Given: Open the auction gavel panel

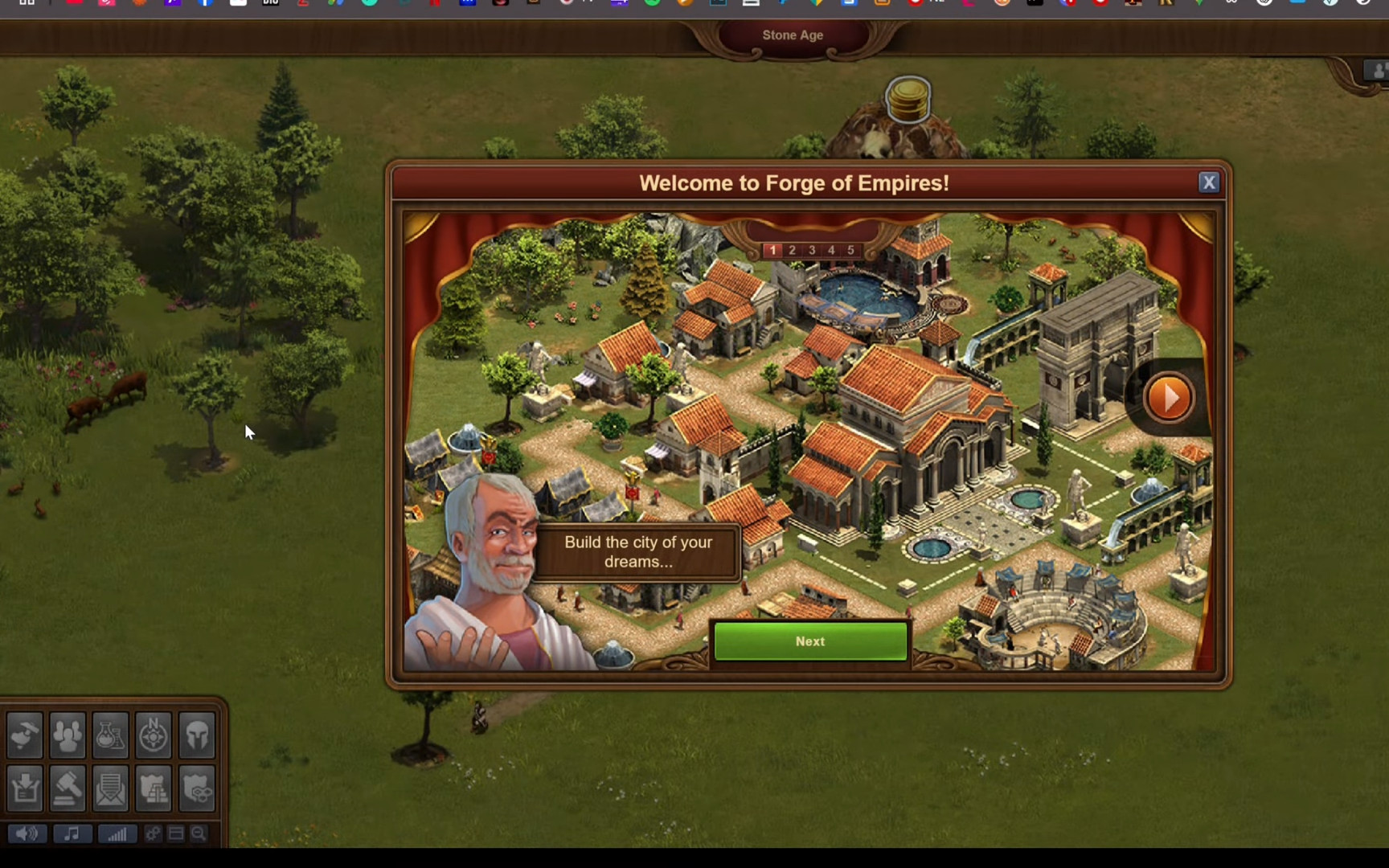Looking at the screenshot, I should [68, 788].
